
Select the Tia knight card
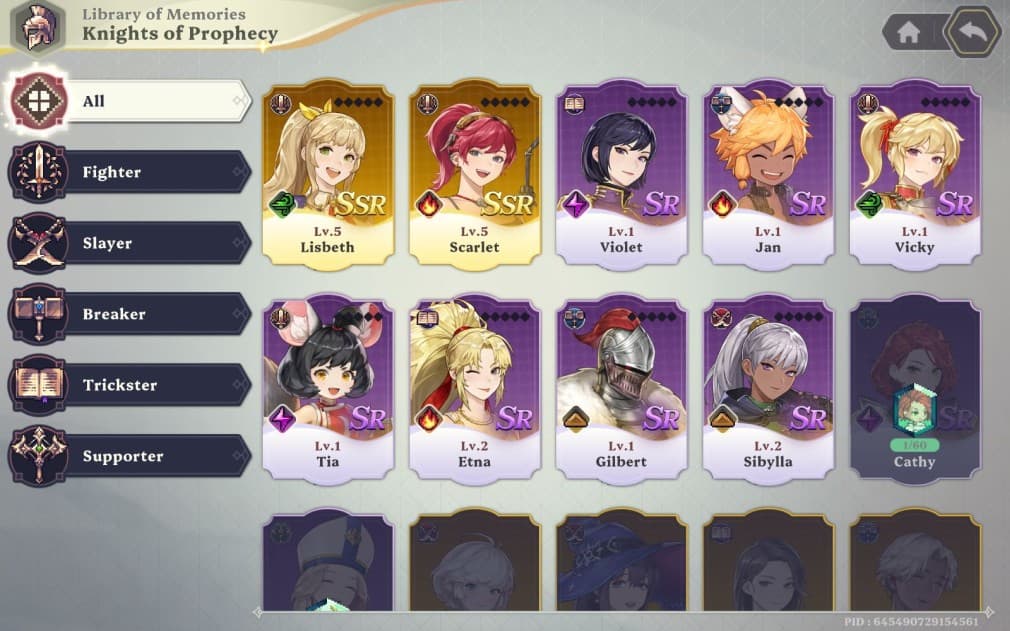coord(328,388)
